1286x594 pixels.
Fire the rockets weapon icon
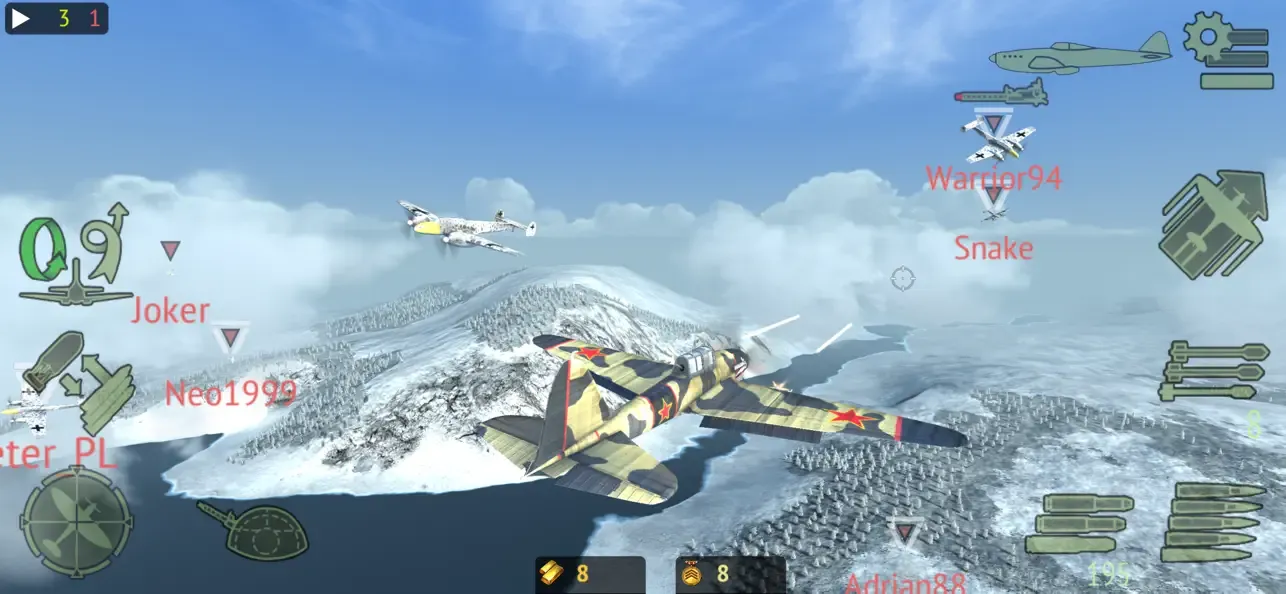1213,372
